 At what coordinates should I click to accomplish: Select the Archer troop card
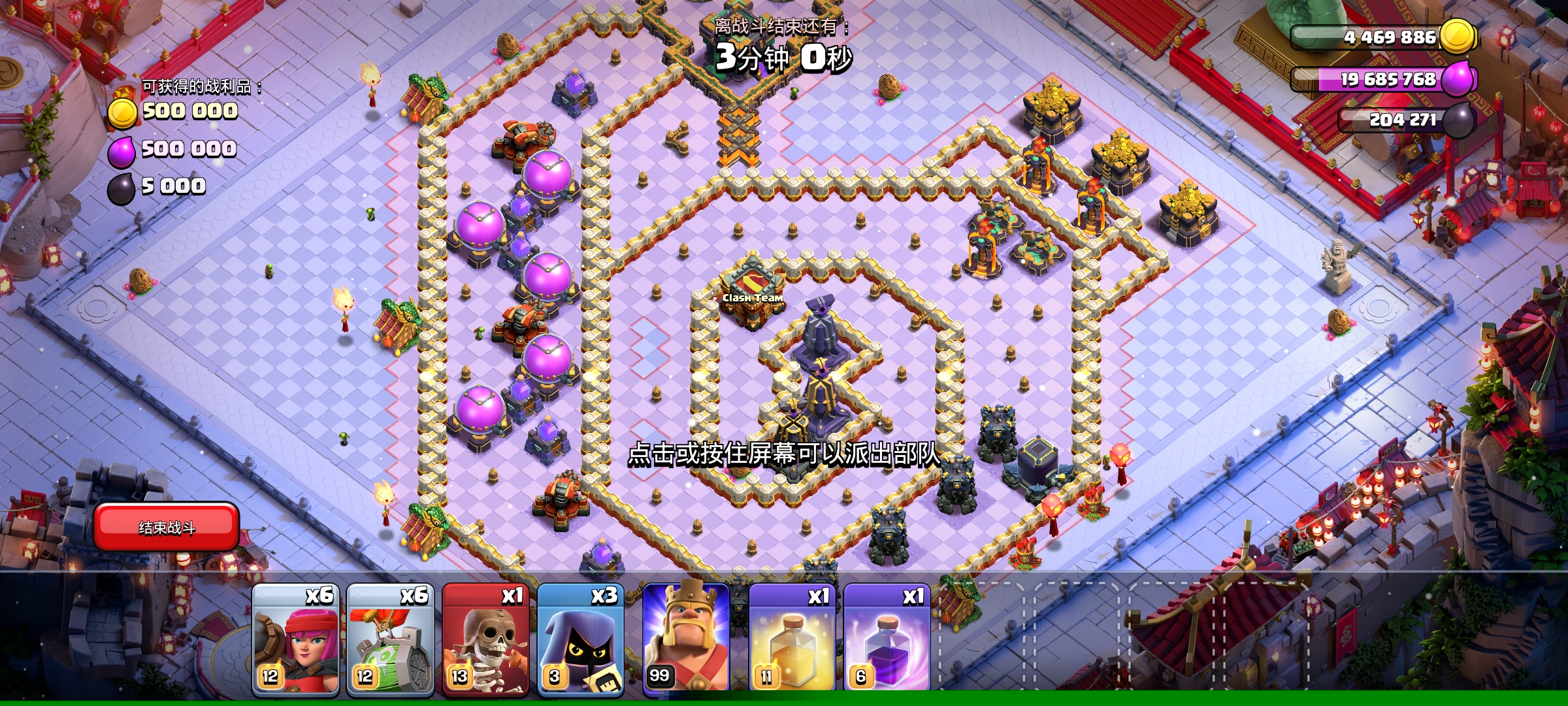(x=296, y=637)
